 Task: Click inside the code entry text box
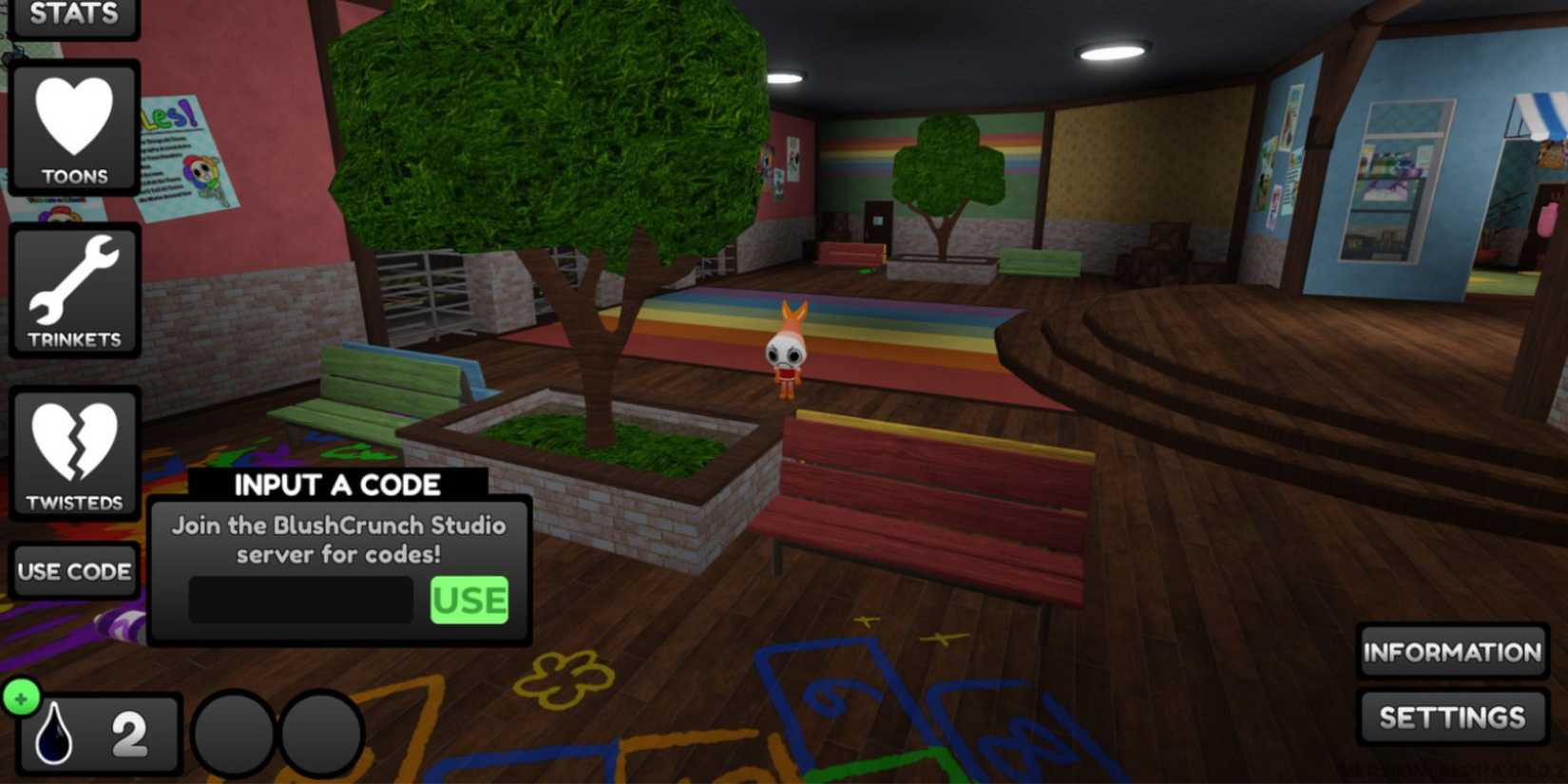pos(299,599)
